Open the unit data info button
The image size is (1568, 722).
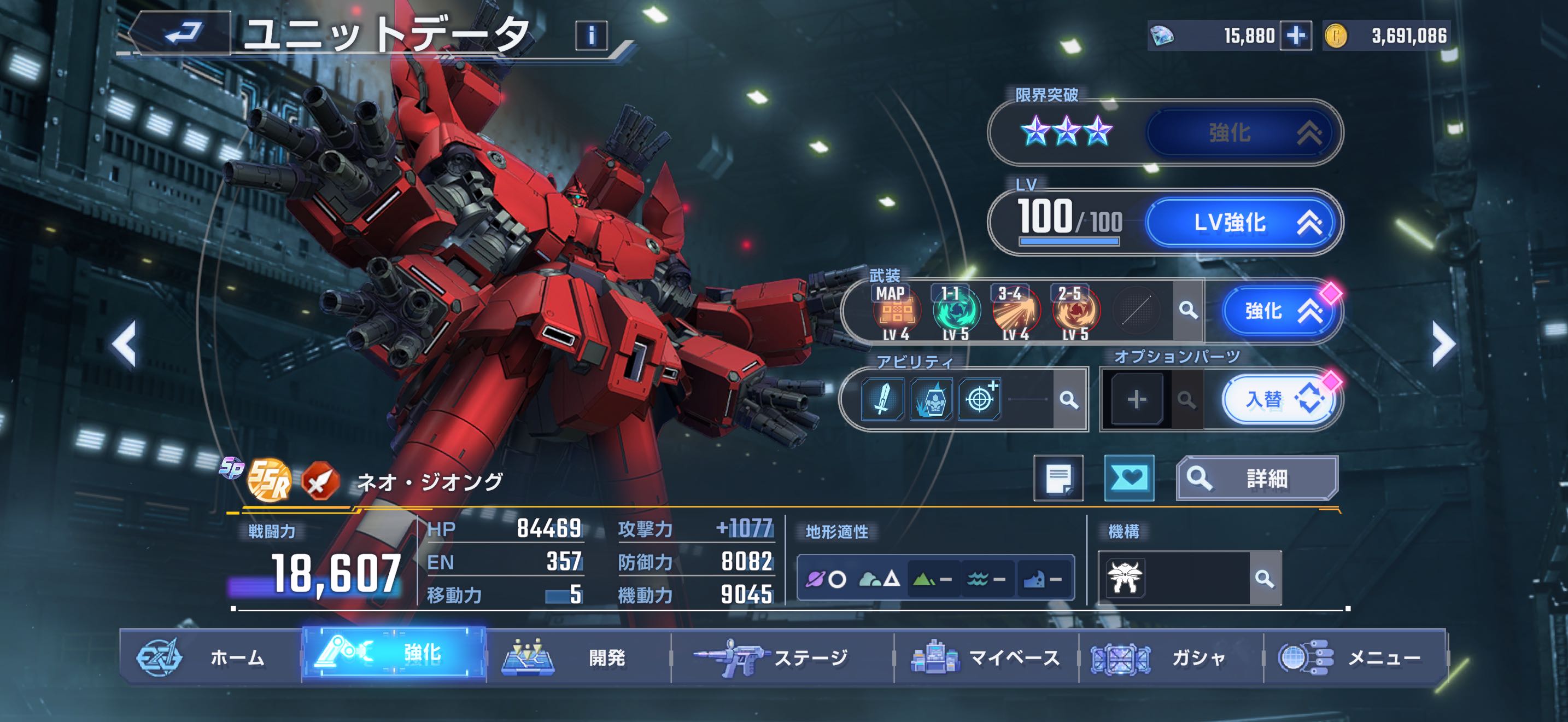tap(590, 36)
